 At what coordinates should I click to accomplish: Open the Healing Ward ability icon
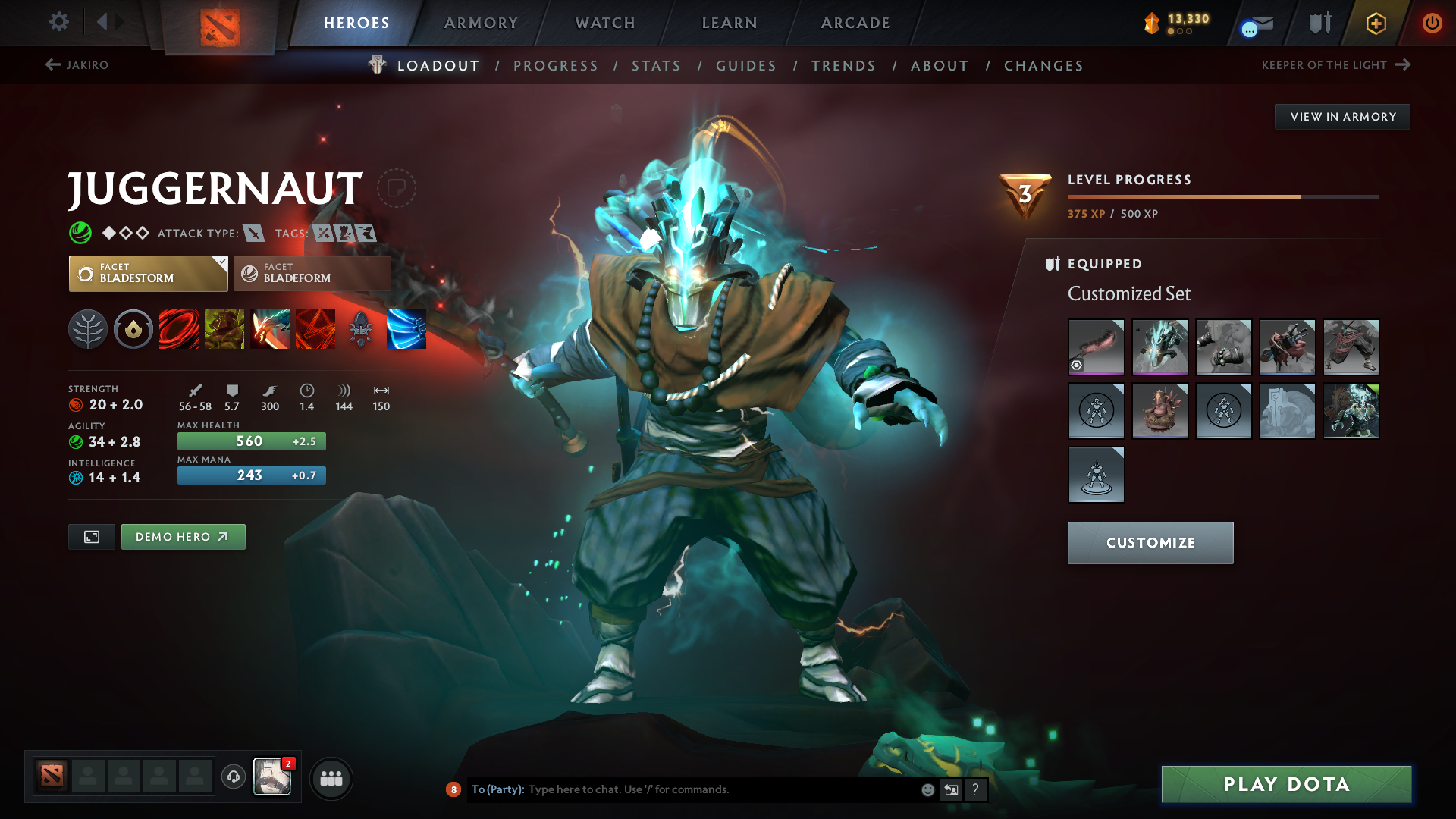tap(224, 328)
